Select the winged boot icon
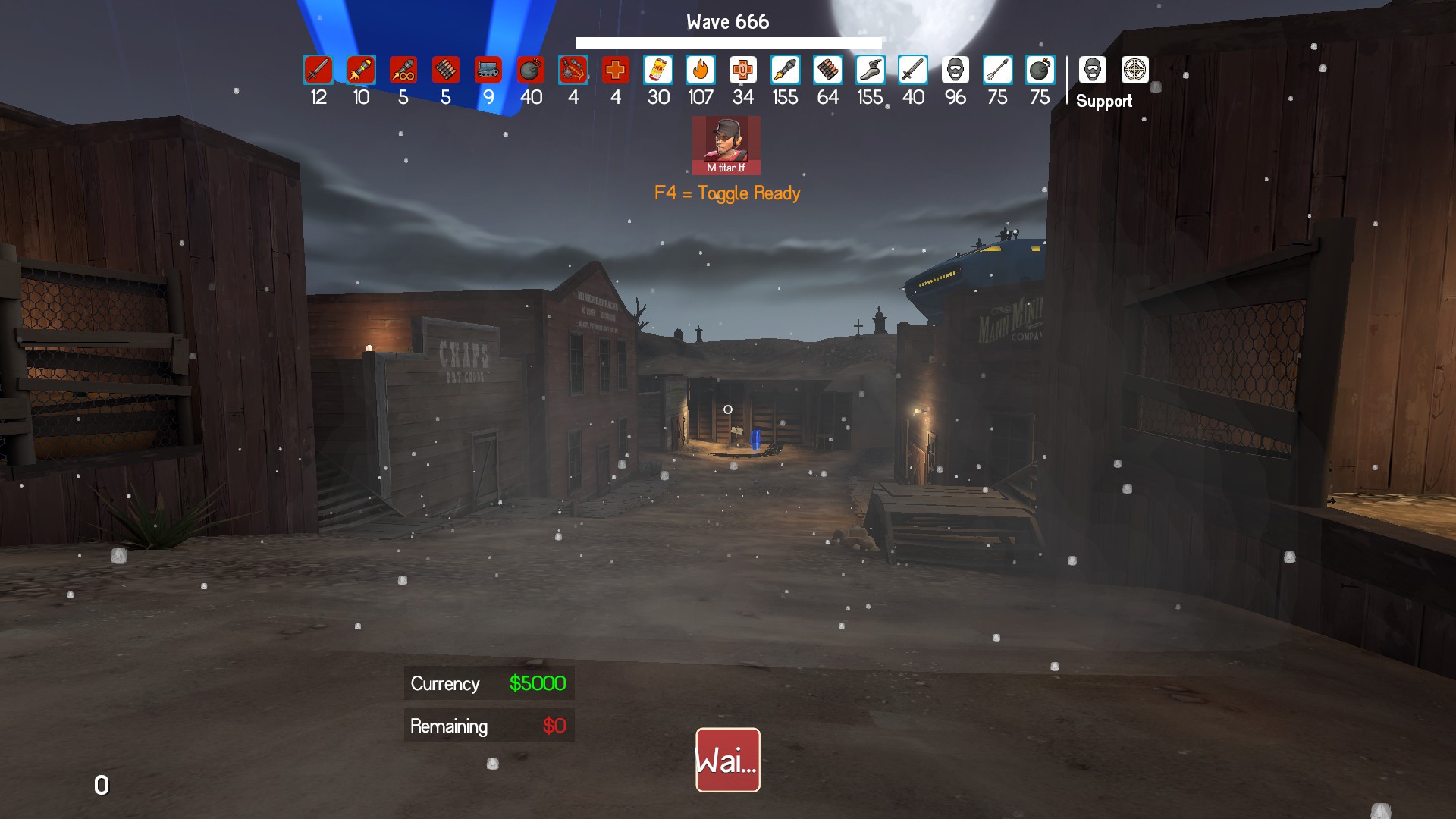The height and width of the screenshot is (819, 1456). [871, 71]
